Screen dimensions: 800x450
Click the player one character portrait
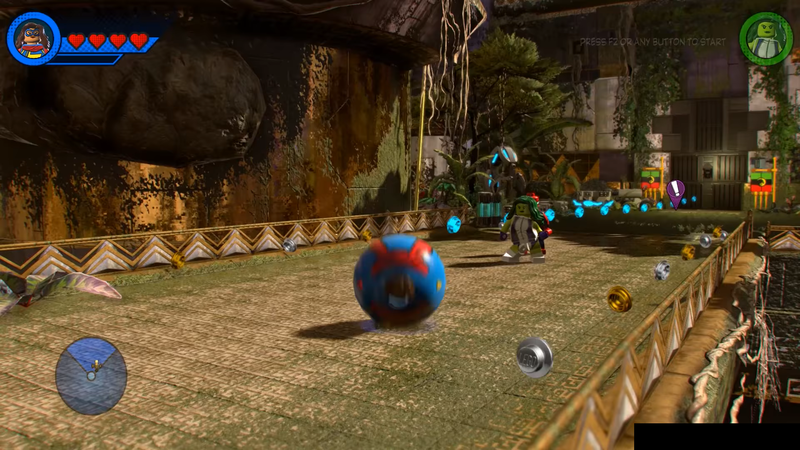click(x=33, y=38)
